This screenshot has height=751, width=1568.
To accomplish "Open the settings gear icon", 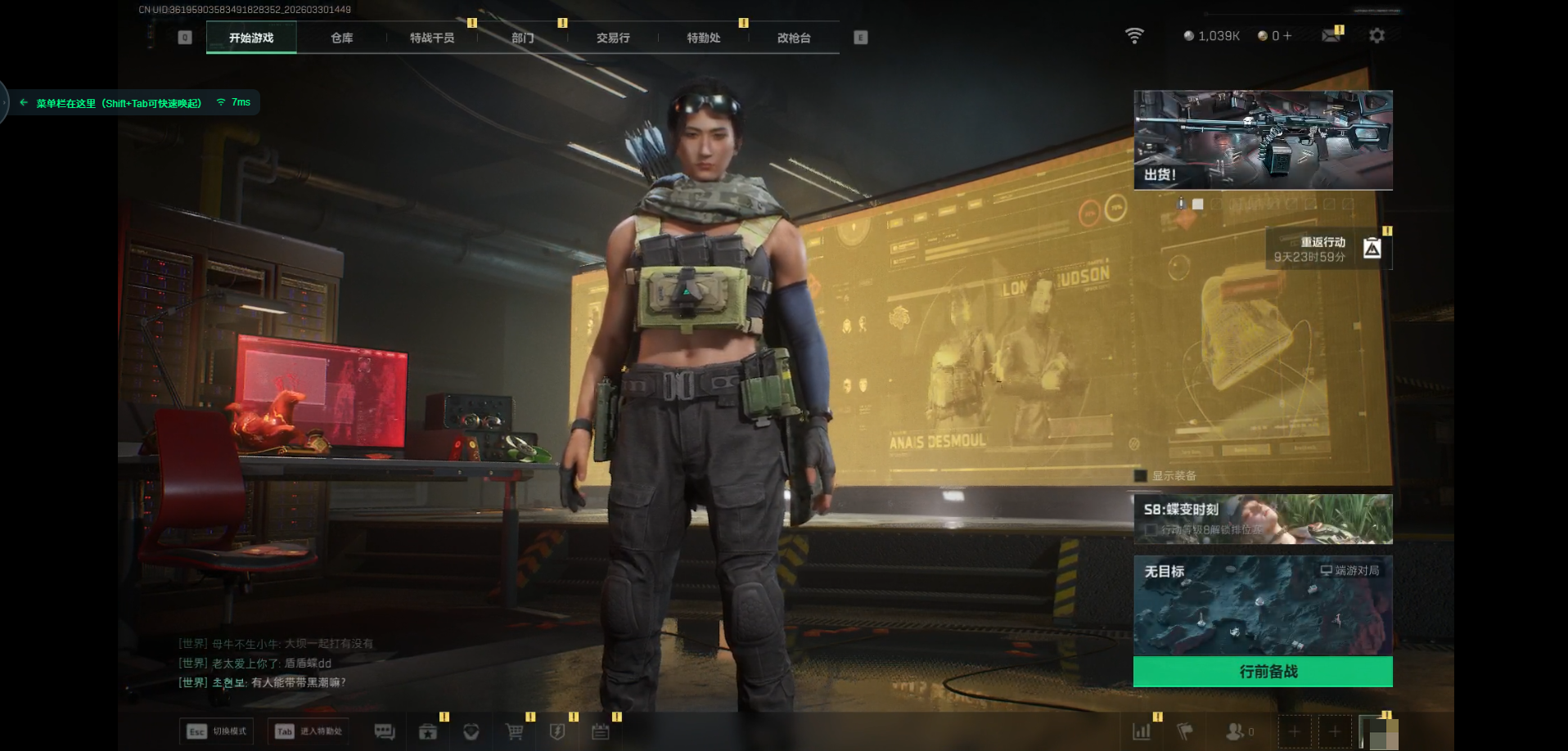I will pos(1377,36).
